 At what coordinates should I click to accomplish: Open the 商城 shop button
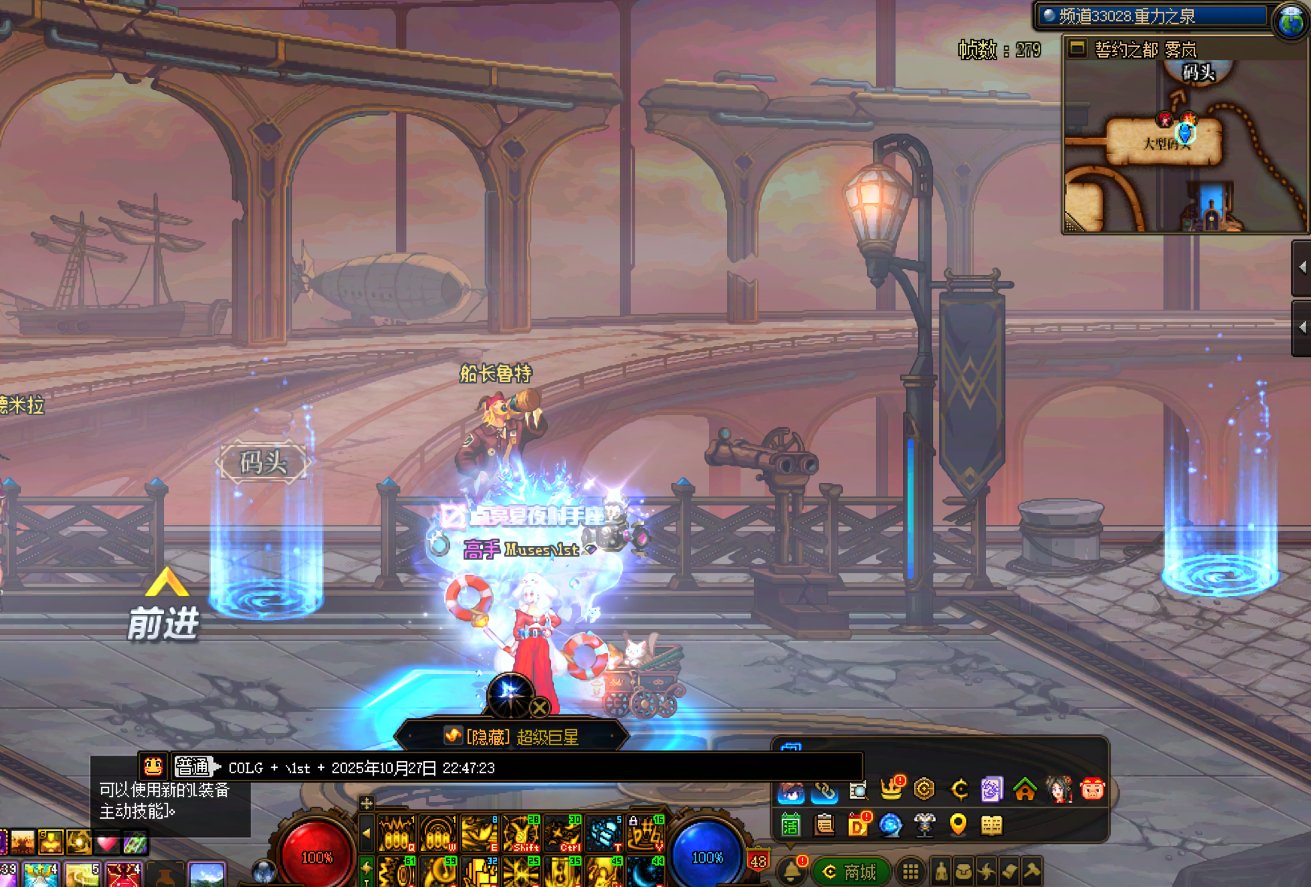tap(850, 872)
